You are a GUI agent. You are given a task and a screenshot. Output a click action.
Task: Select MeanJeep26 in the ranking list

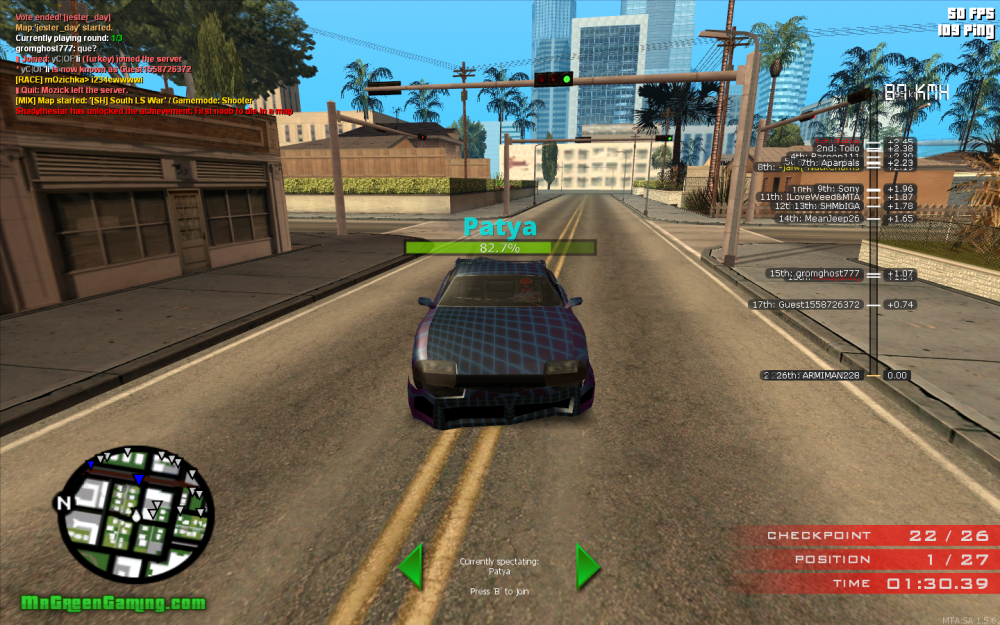tap(818, 218)
